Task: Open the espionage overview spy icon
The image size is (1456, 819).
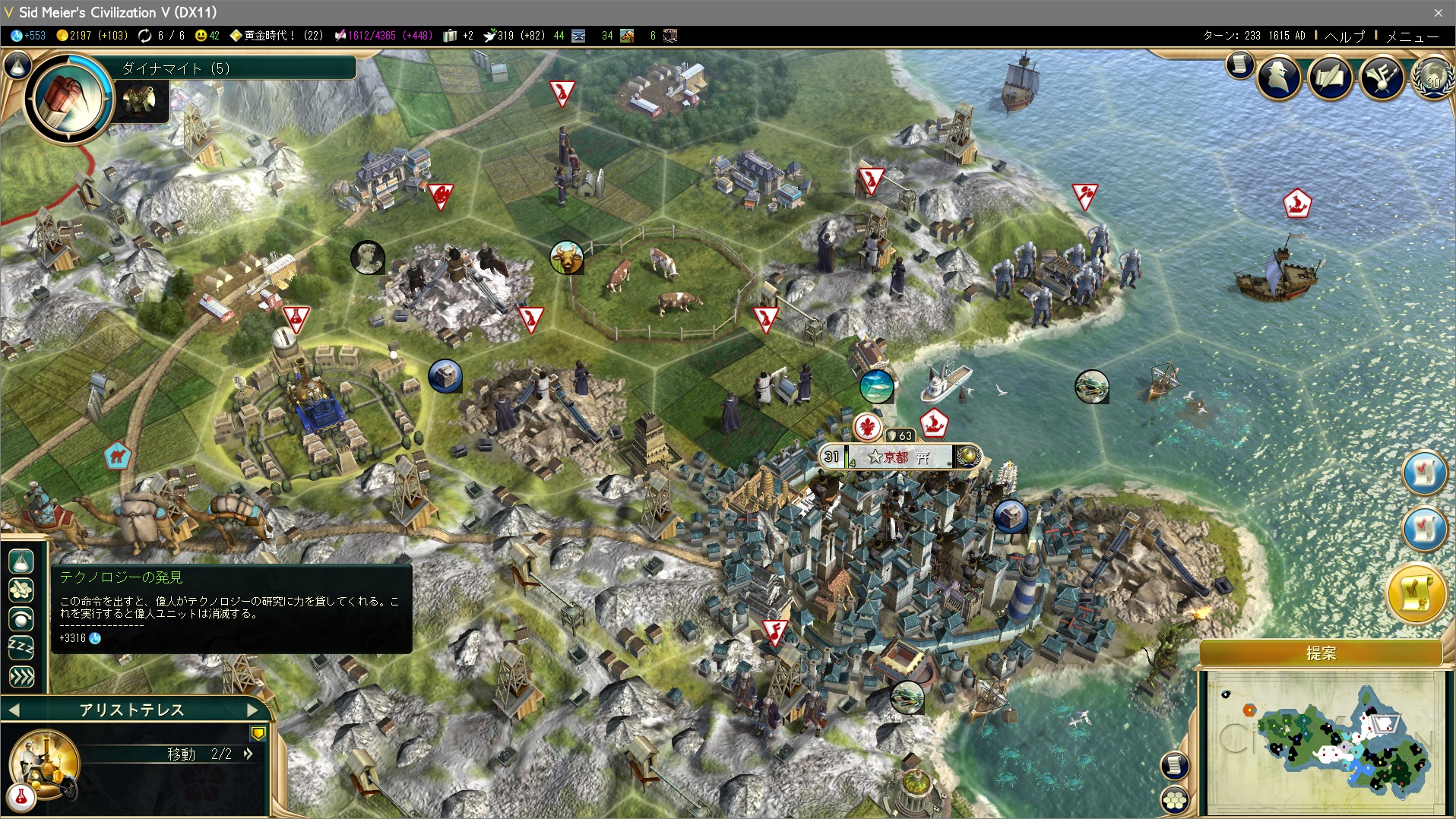Action: click(x=1279, y=77)
